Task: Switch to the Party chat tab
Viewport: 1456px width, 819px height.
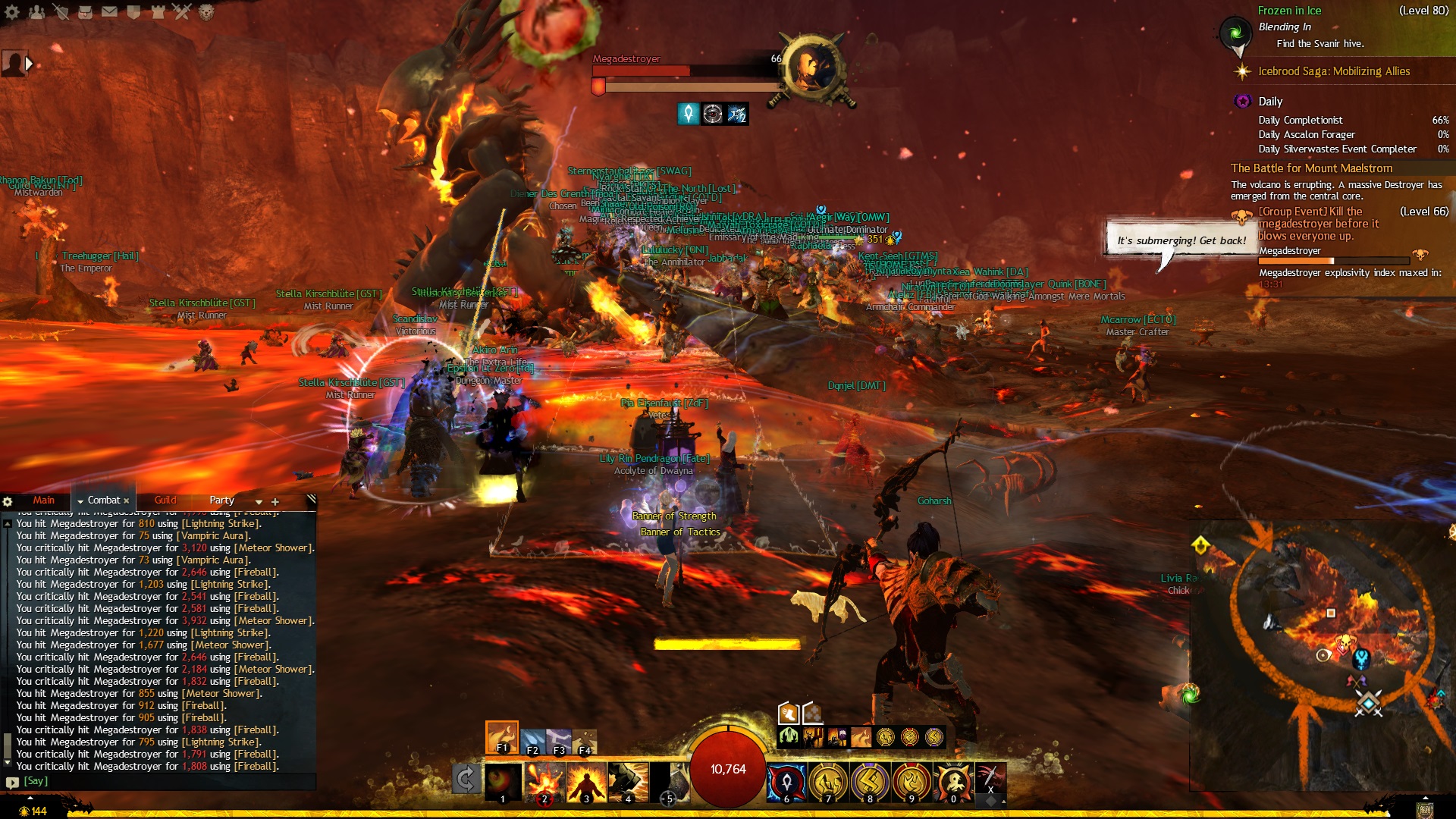Action: tap(221, 500)
